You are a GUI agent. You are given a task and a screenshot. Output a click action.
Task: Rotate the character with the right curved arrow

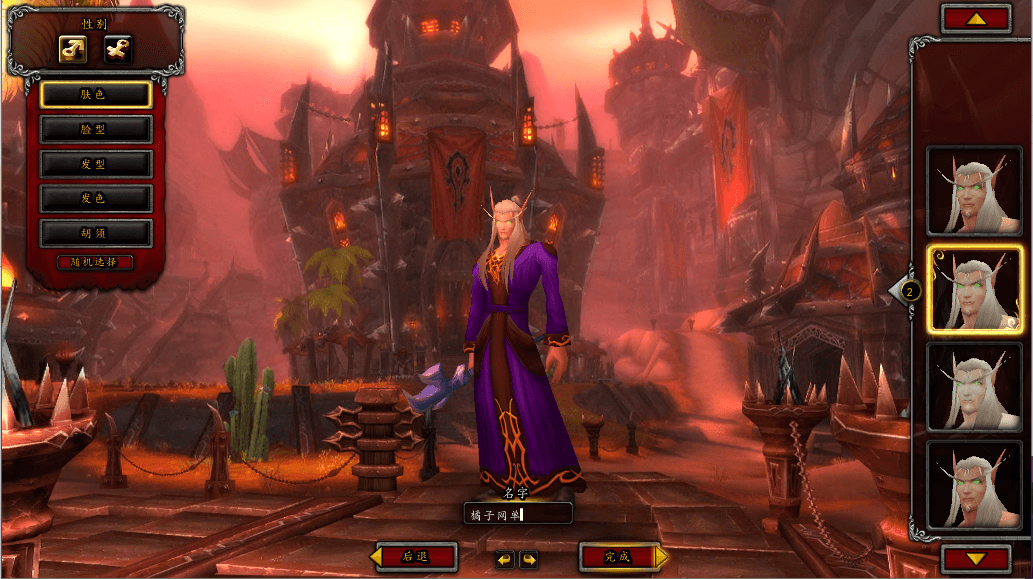pos(528,560)
